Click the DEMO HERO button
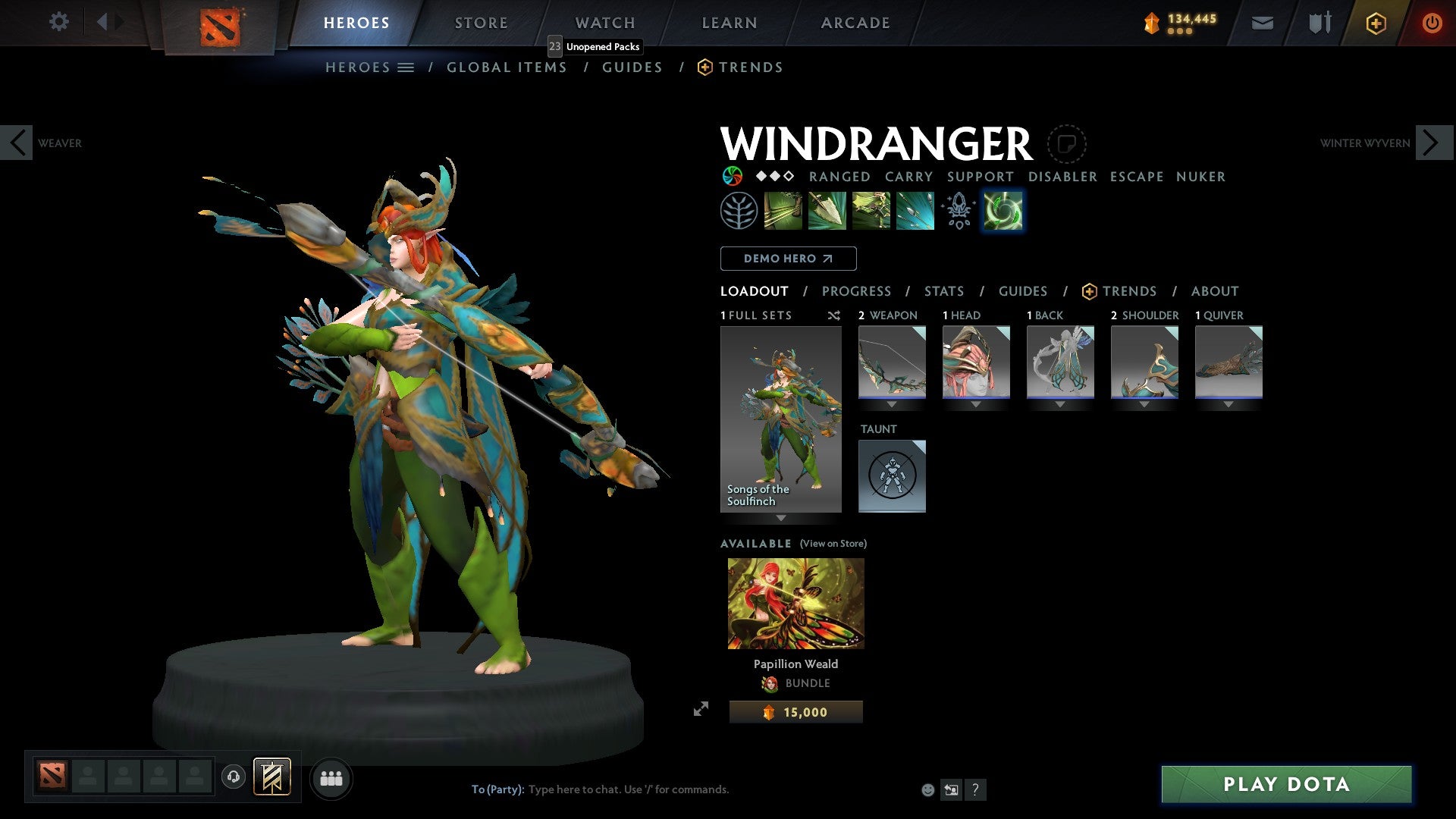1456x819 pixels. point(788,258)
